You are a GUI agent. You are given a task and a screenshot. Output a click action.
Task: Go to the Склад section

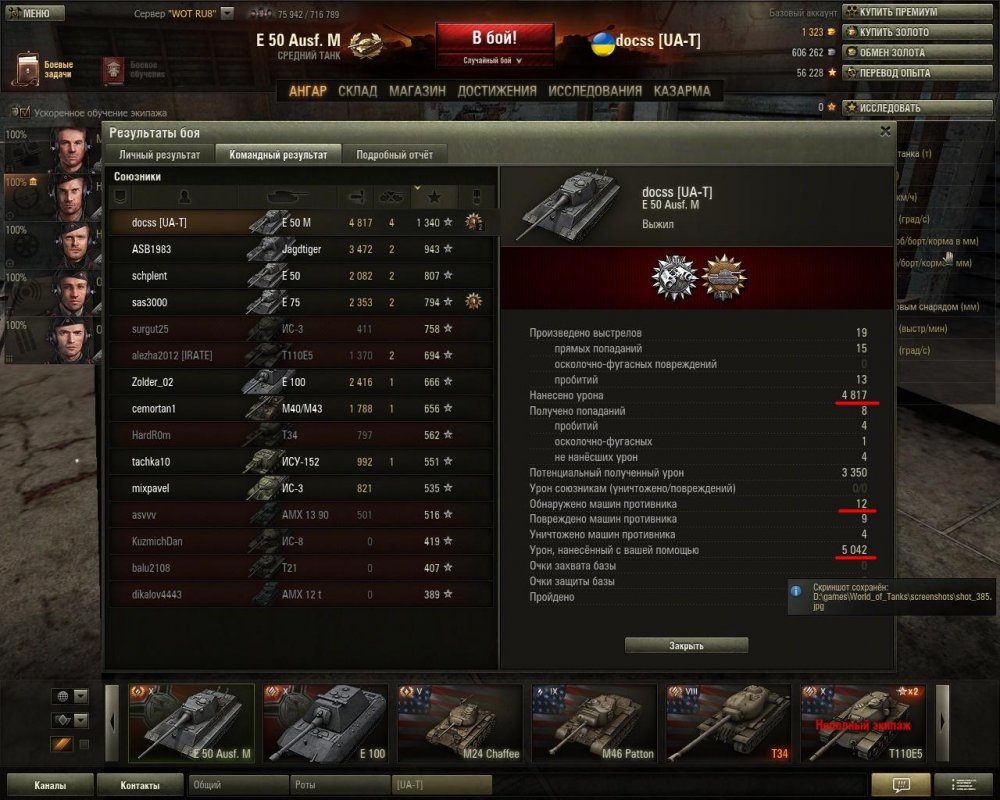[357, 91]
